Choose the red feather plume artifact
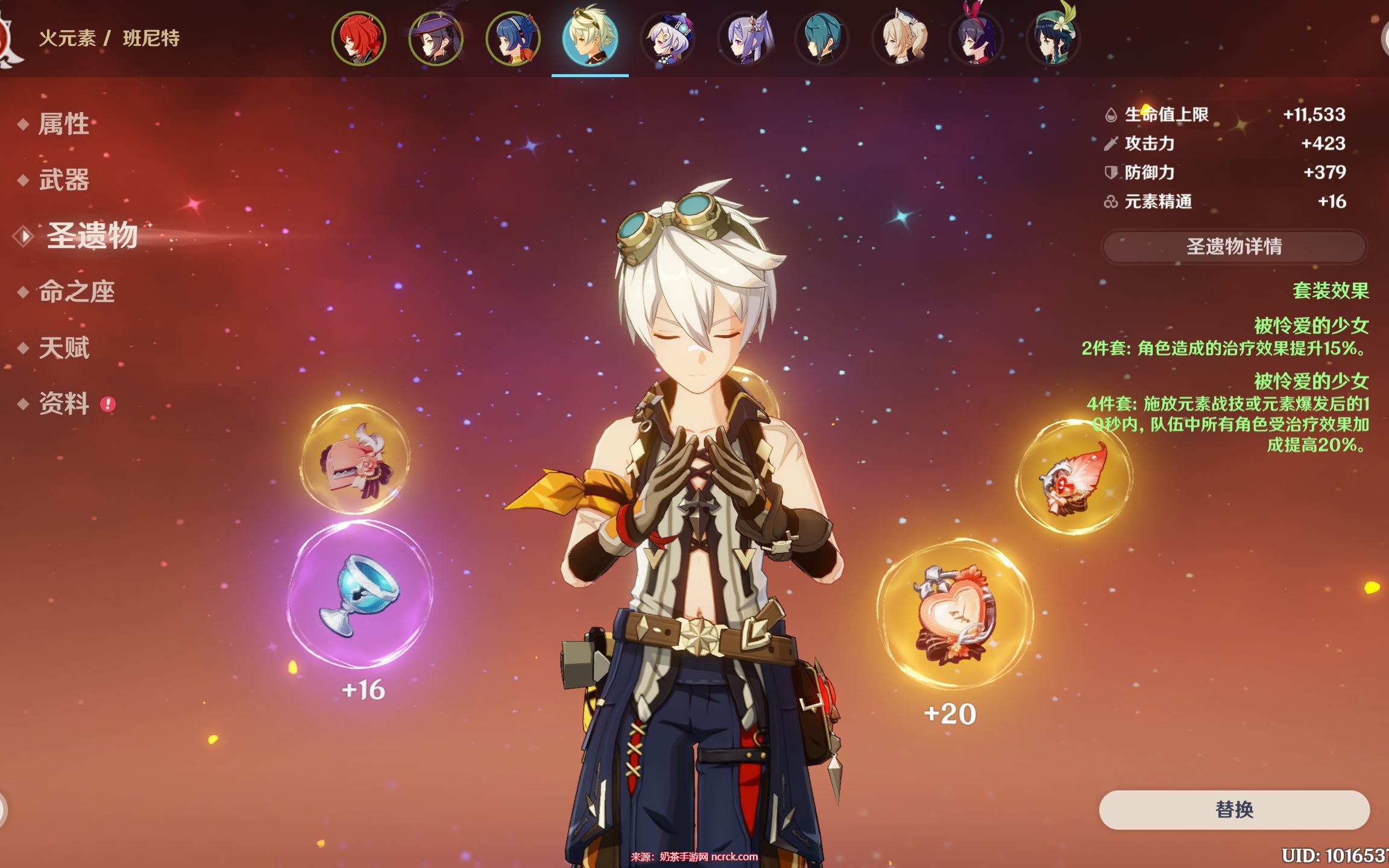Image resolution: width=1389 pixels, height=868 pixels. point(1075,477)
